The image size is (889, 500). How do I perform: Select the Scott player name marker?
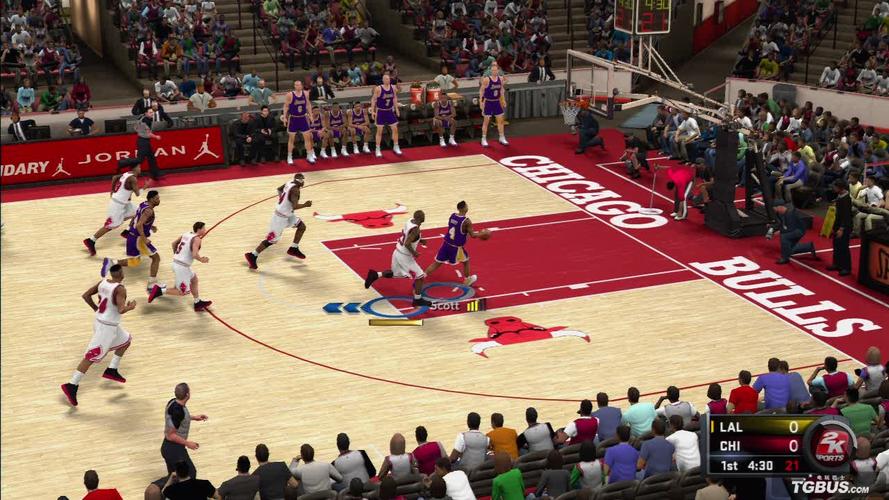[445, 306]
